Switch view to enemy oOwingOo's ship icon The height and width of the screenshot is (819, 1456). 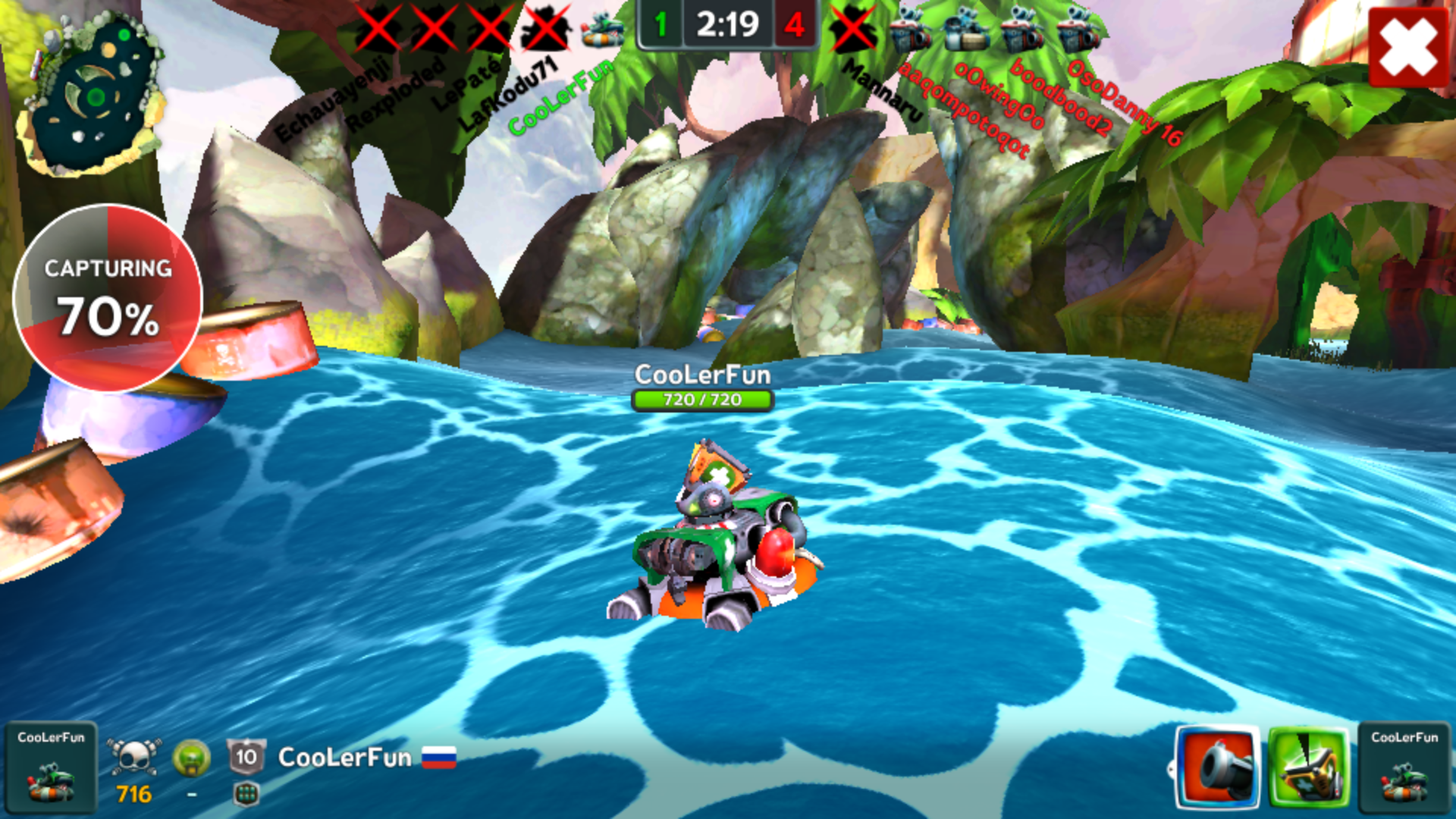[x=966, y=30]
